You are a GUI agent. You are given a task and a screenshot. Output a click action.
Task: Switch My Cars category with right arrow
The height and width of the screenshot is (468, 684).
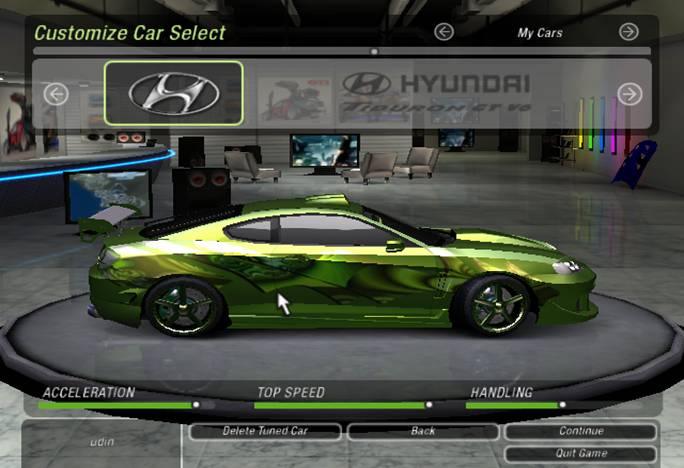pos(628,32)
